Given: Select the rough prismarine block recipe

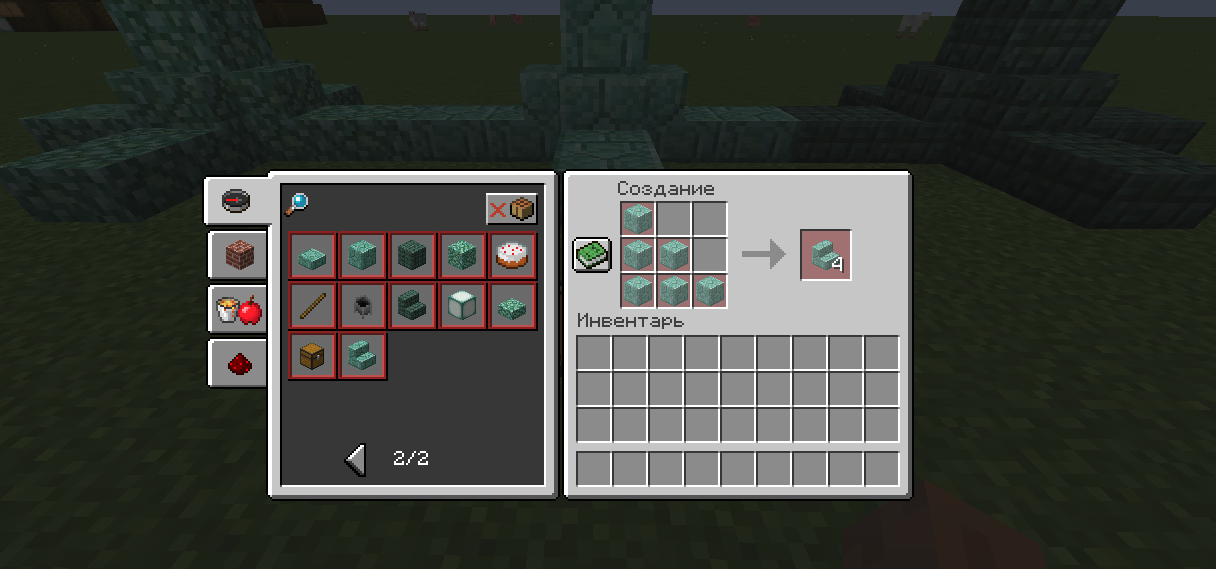Looking at the screenshot, I should (463, 256).
